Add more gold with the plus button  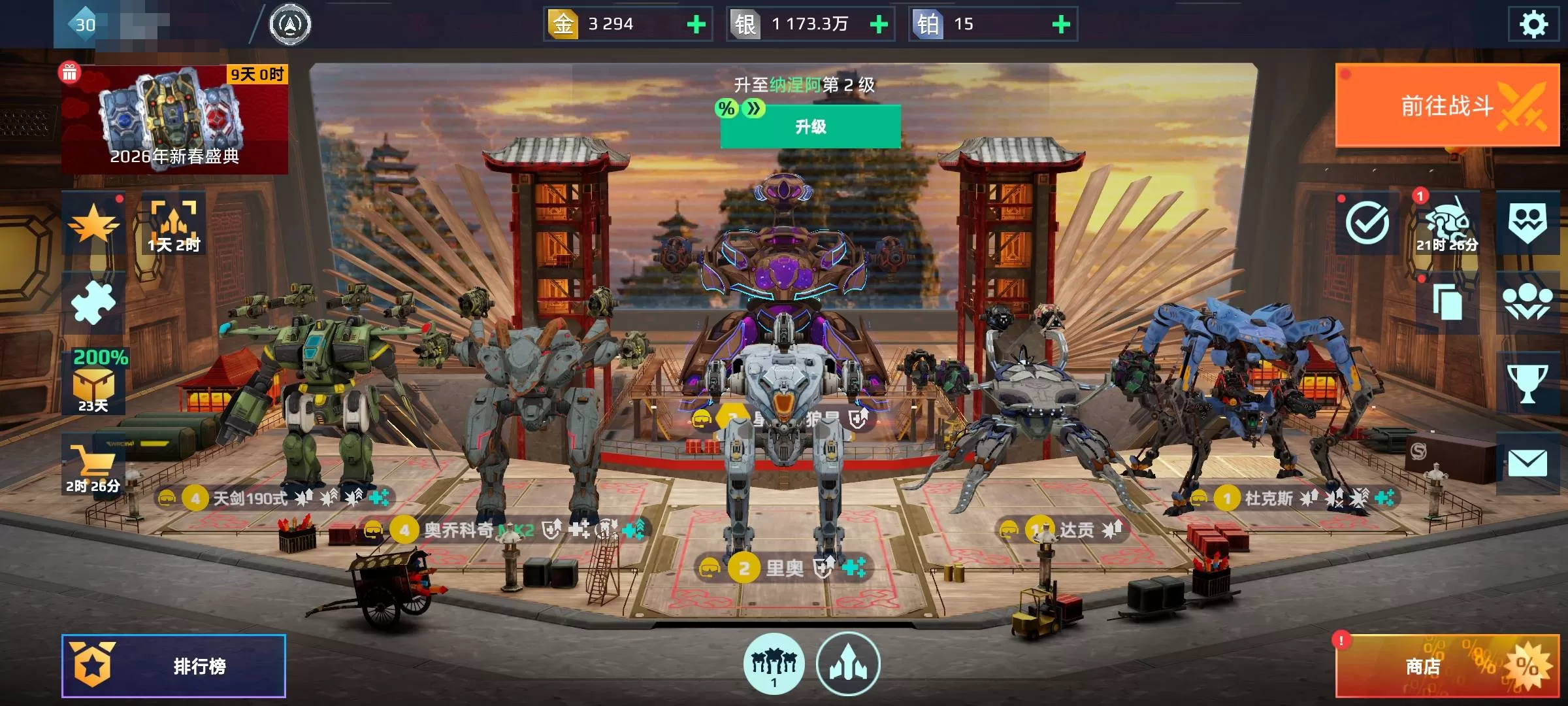pos(696,25)
